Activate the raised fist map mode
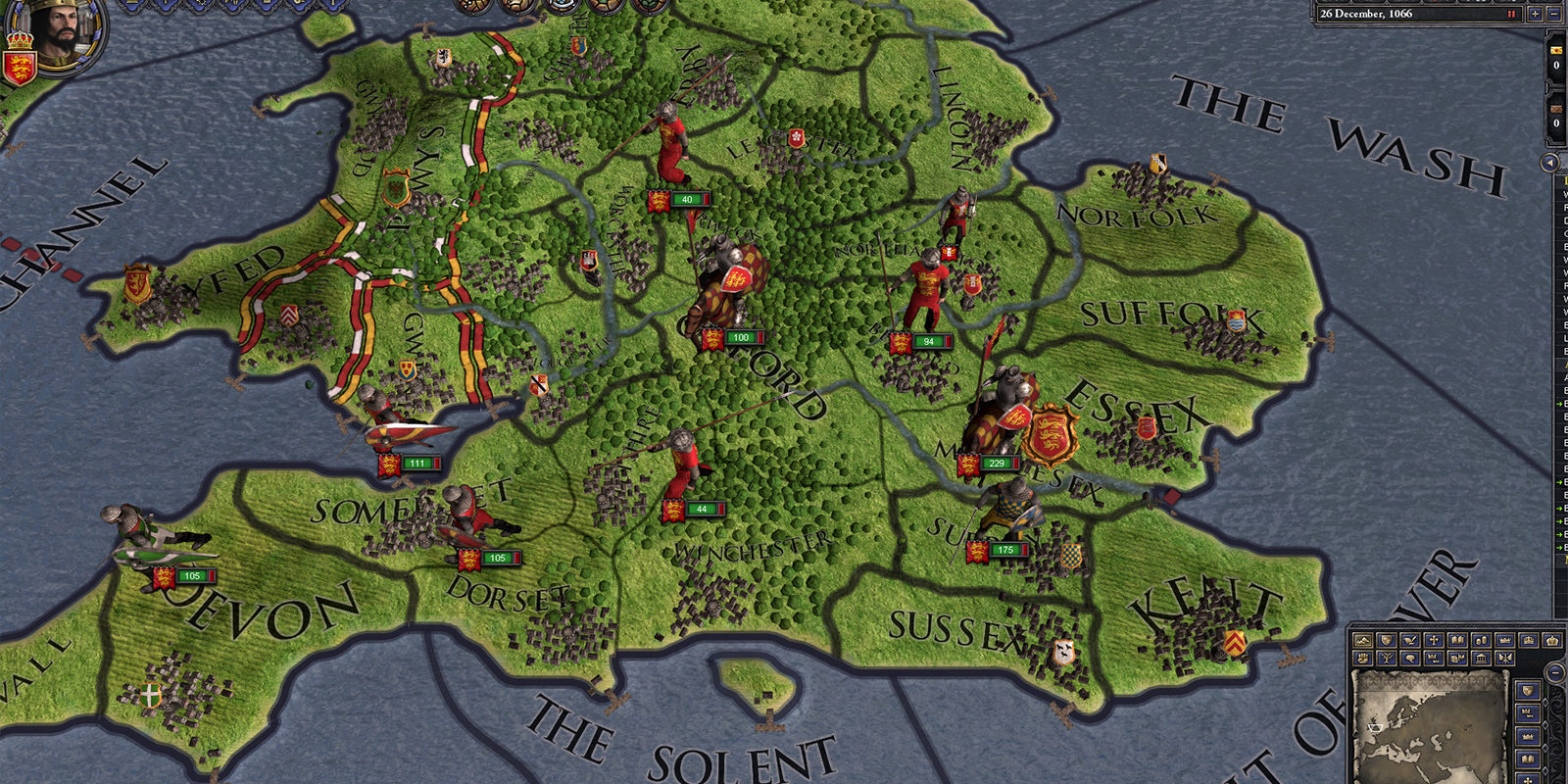The height and width of the screenshot is (784, 1568). [1362, 659]
